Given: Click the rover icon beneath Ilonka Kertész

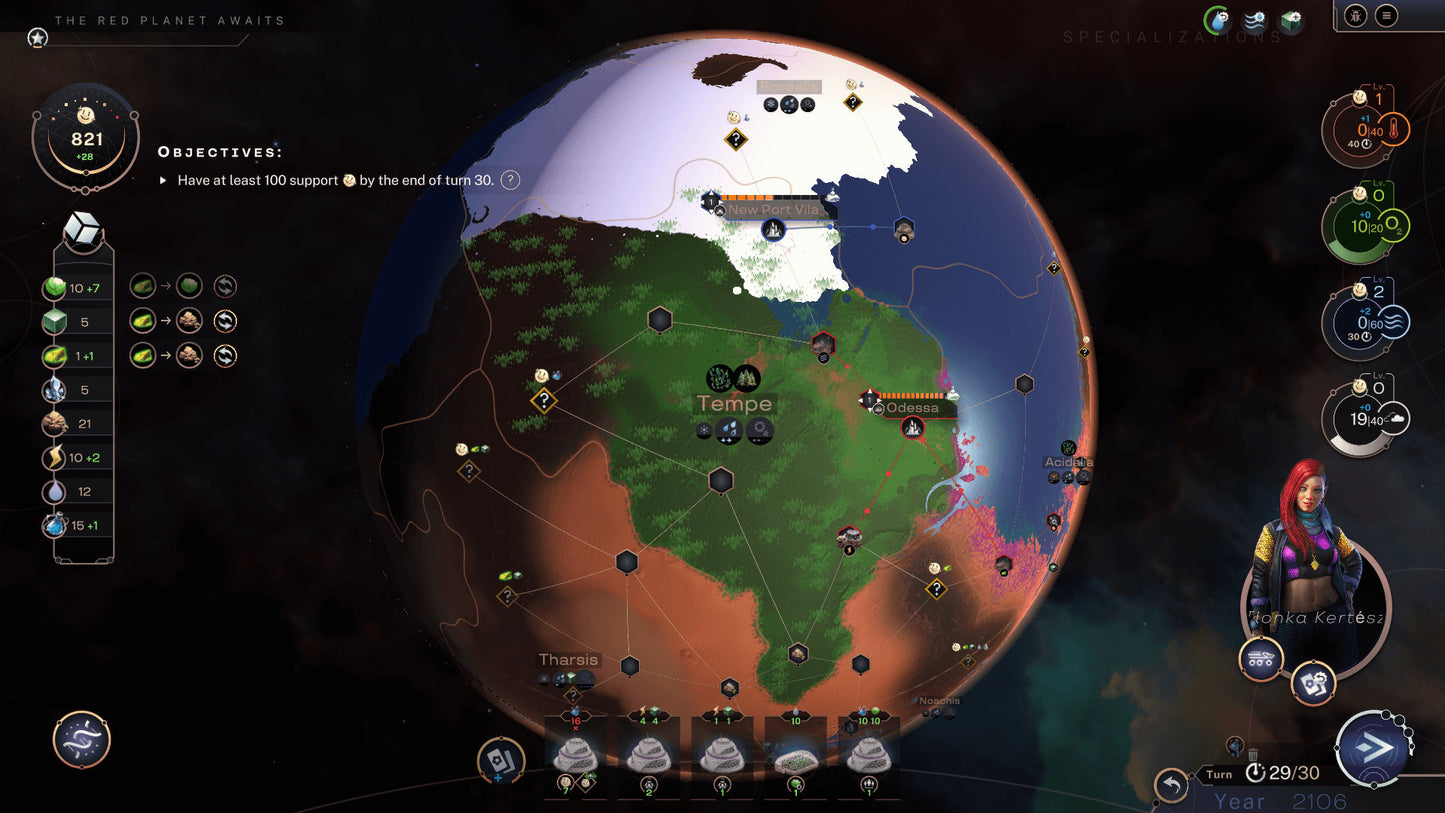Looking at the screenshot, I should (1260, 658).
